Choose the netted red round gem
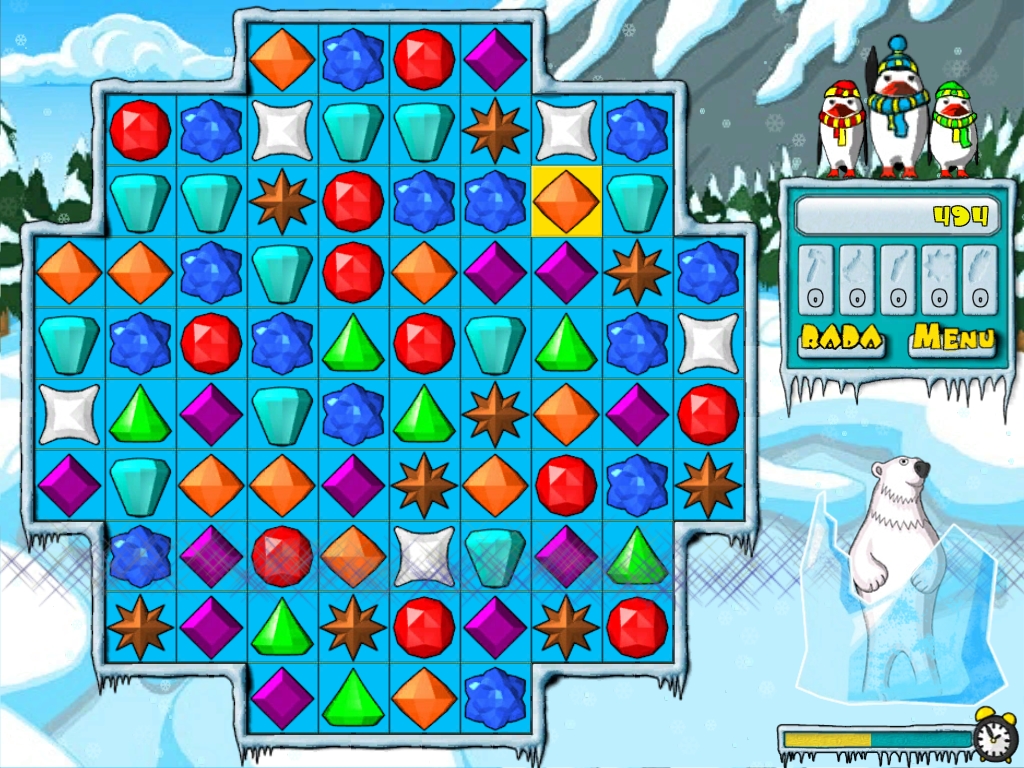 coord(282,556)
